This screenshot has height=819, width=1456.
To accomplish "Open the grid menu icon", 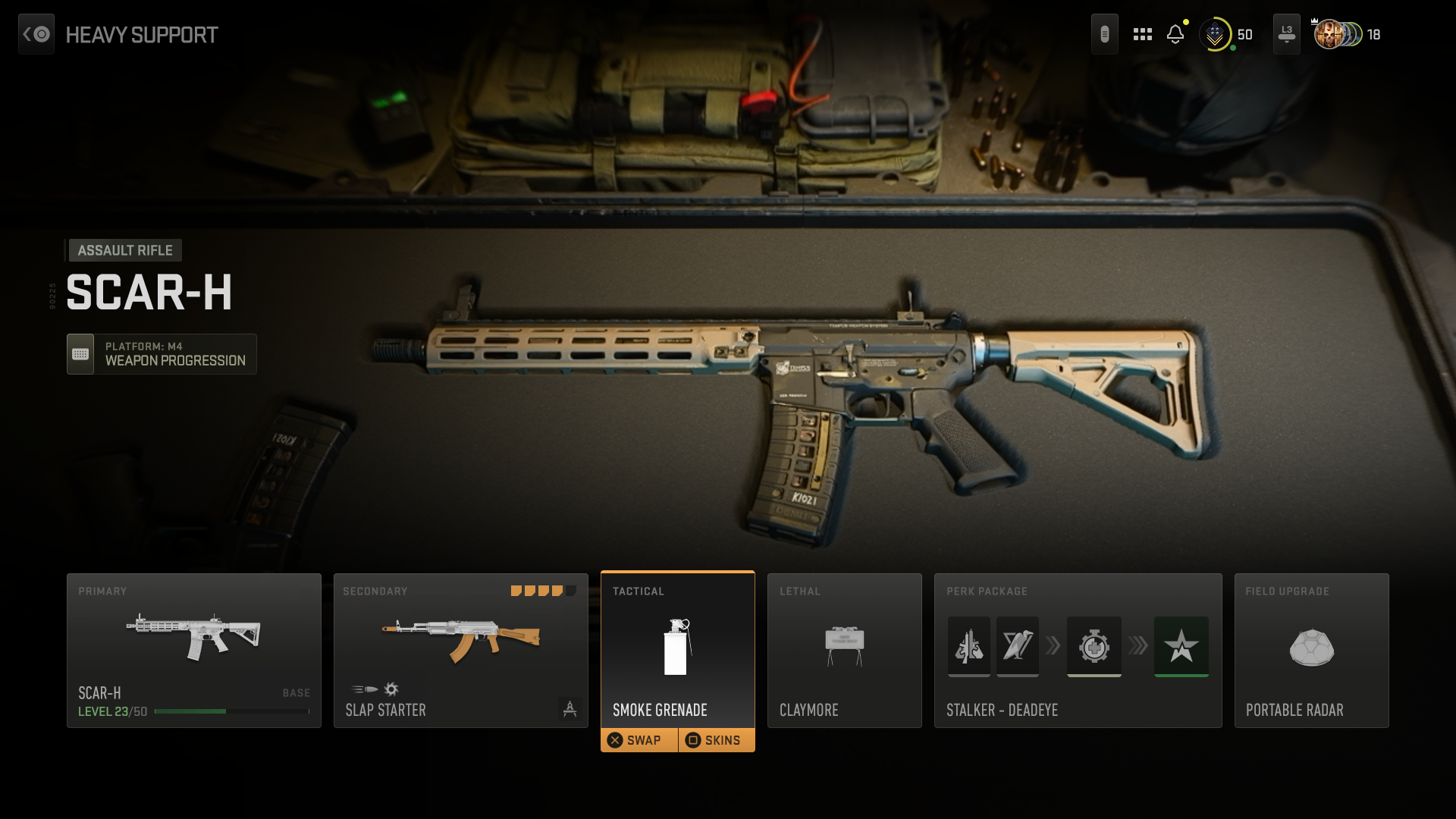I will tap(1142, 34).
